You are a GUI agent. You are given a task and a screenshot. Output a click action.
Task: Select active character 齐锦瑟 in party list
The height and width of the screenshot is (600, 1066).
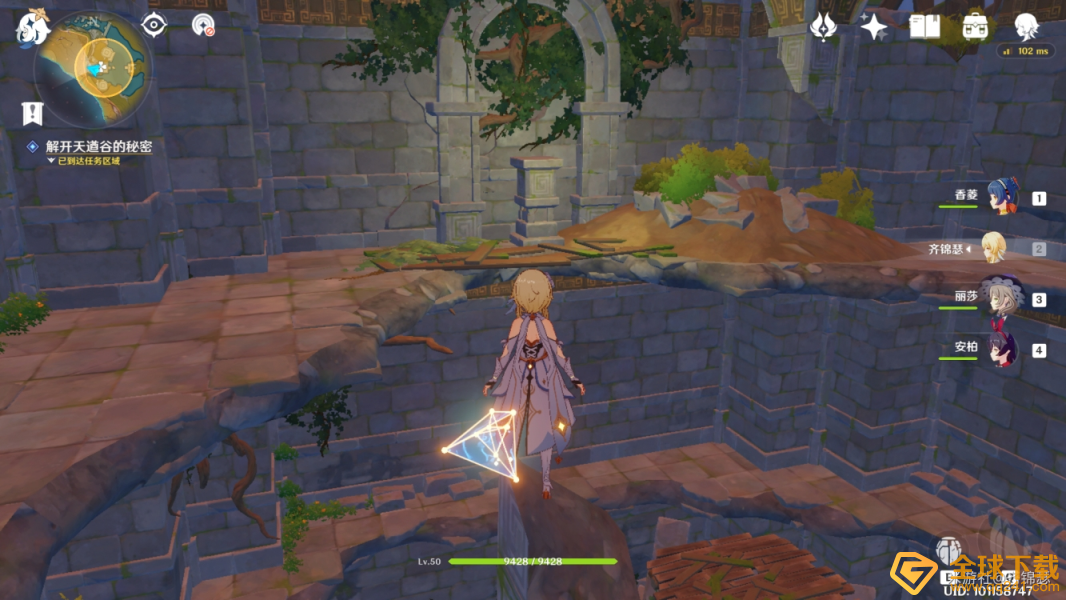click(993, 248)
